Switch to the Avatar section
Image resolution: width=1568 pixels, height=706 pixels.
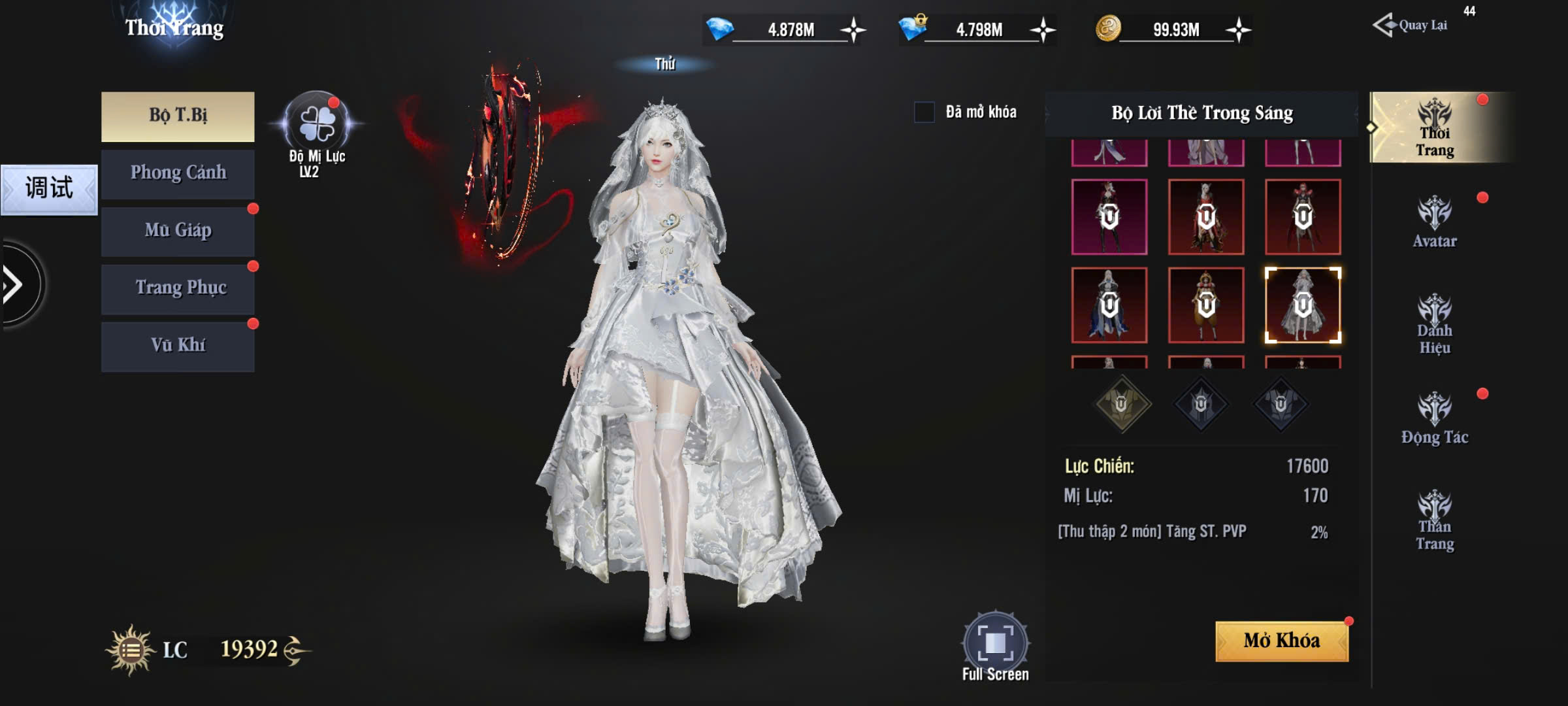pyautogui.click(x=1435, y=222)
